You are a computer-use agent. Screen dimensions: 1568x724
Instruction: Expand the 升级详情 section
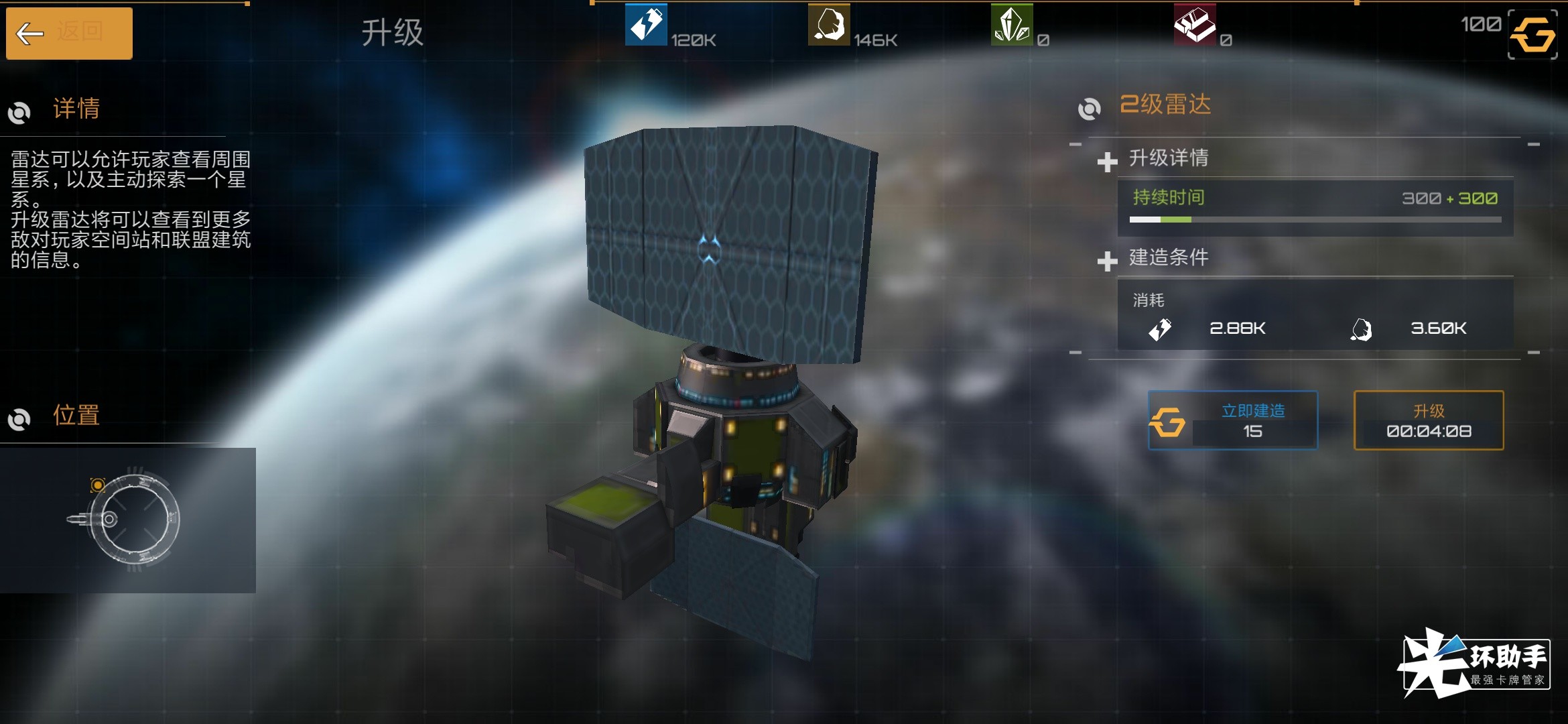point(1107,161)
